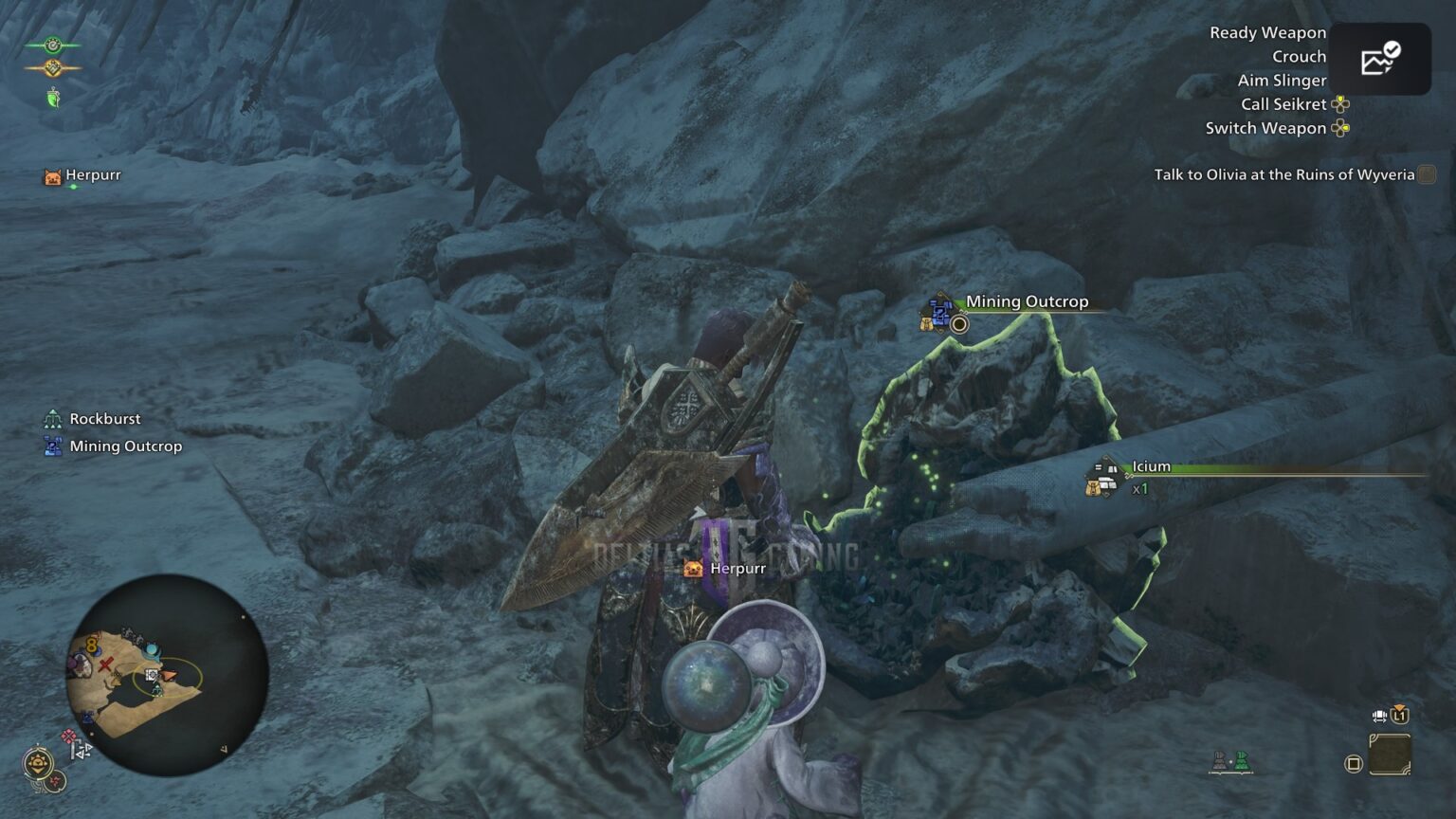The height and width of the screenshot is (819, 1456).
Task: Toggle Crouch in the action list
Action: (1299, 56)
